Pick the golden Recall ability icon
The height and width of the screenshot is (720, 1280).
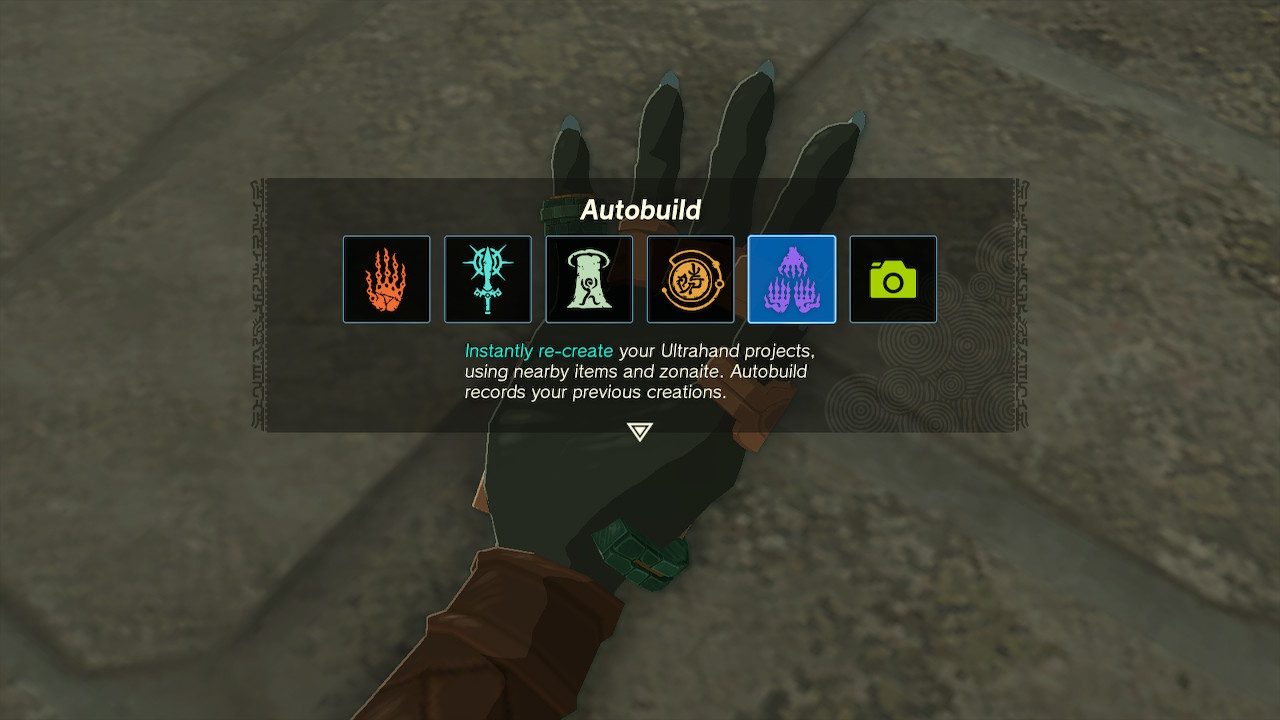(x=690, y=279)
